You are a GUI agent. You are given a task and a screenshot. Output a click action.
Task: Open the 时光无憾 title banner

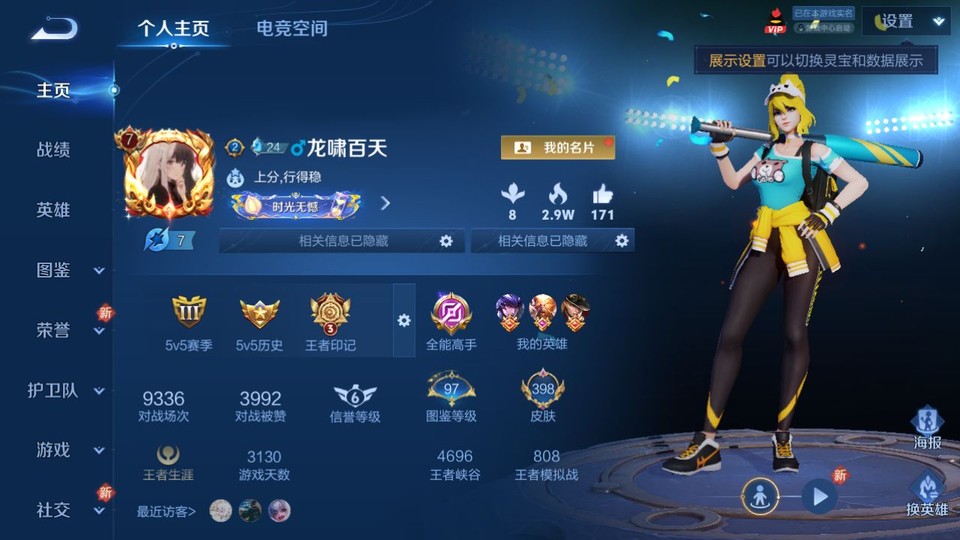point(295,205)
